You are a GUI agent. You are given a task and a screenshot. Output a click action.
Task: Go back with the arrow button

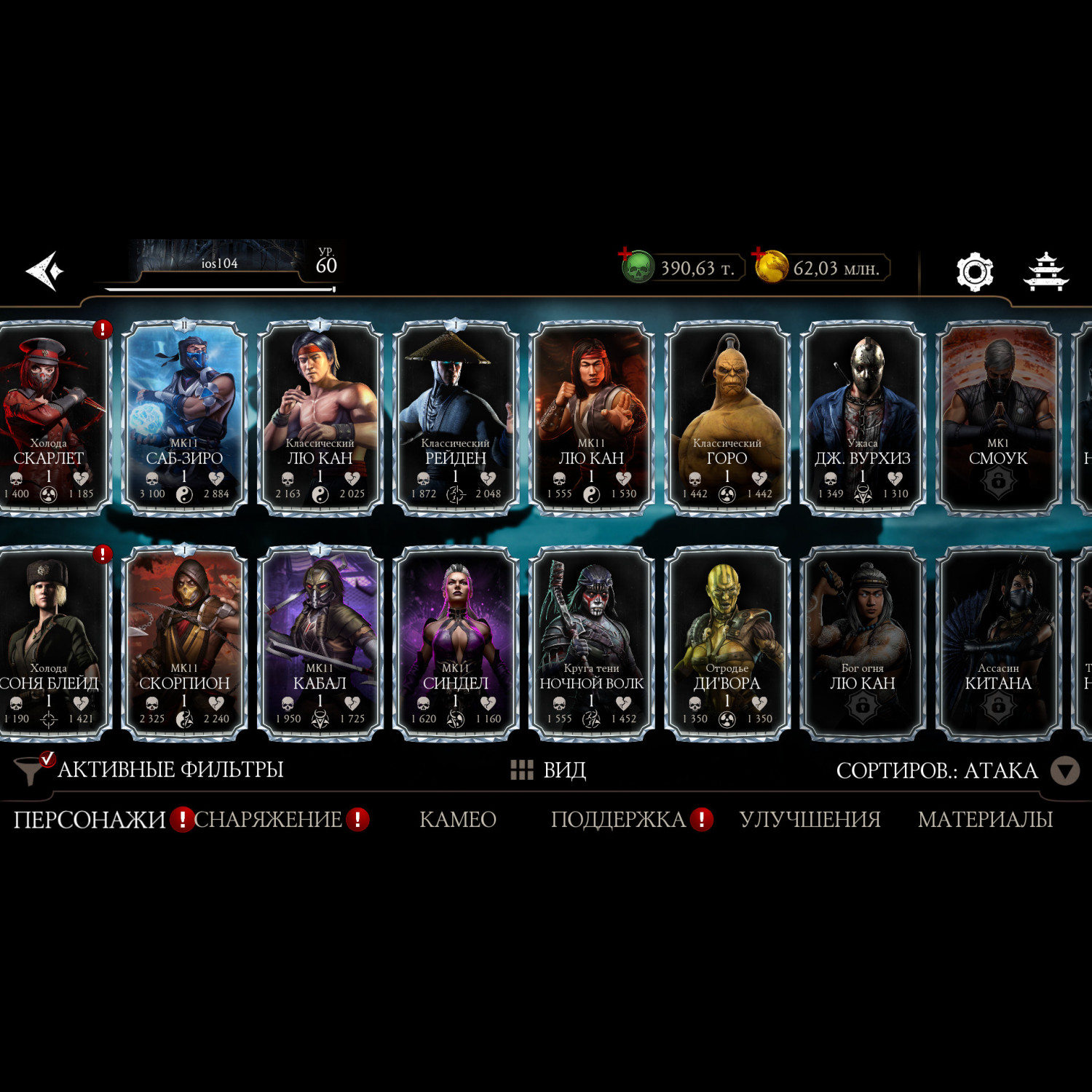click(x=45, y=271)
